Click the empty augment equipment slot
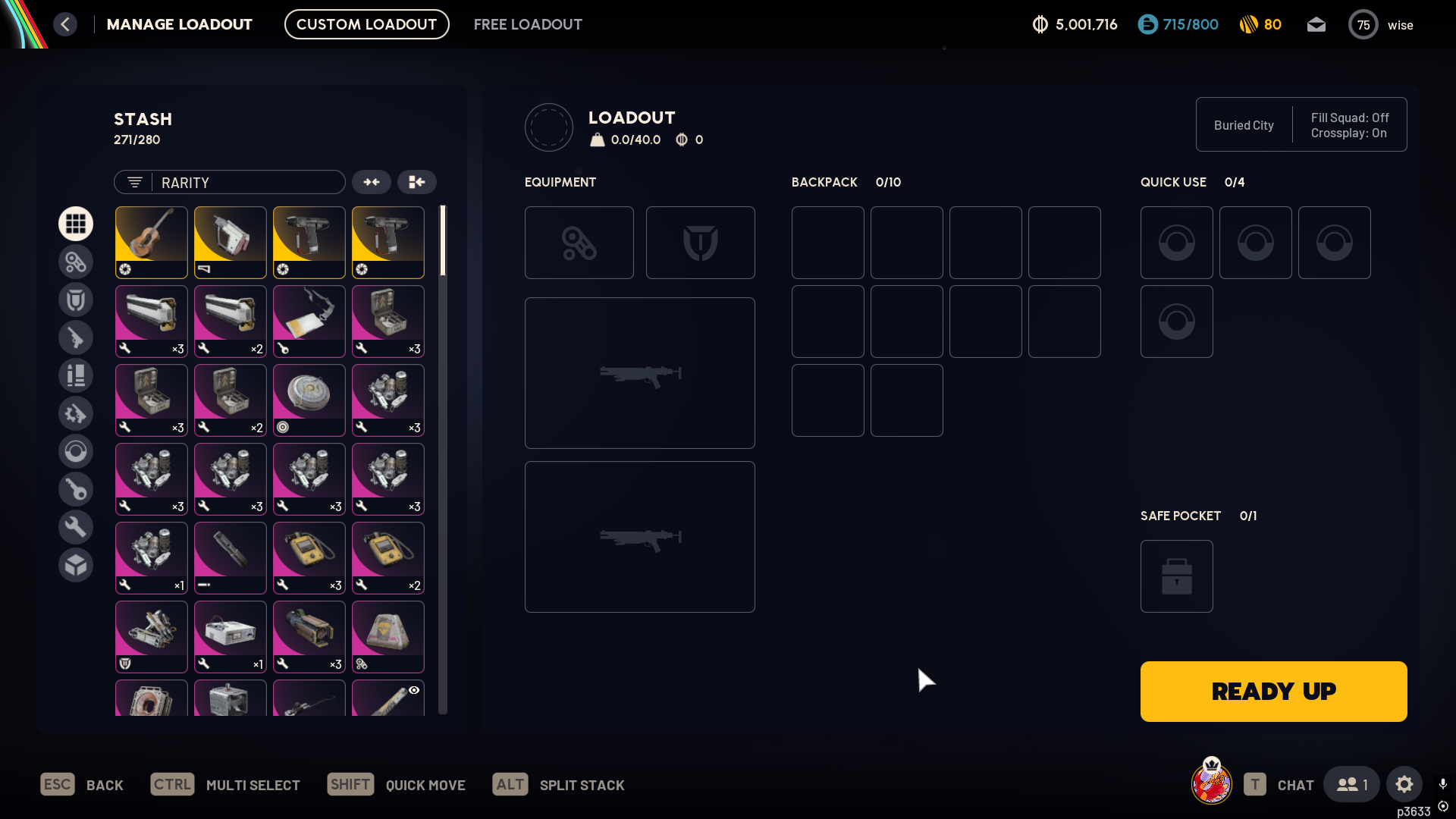 click(579, 243)
